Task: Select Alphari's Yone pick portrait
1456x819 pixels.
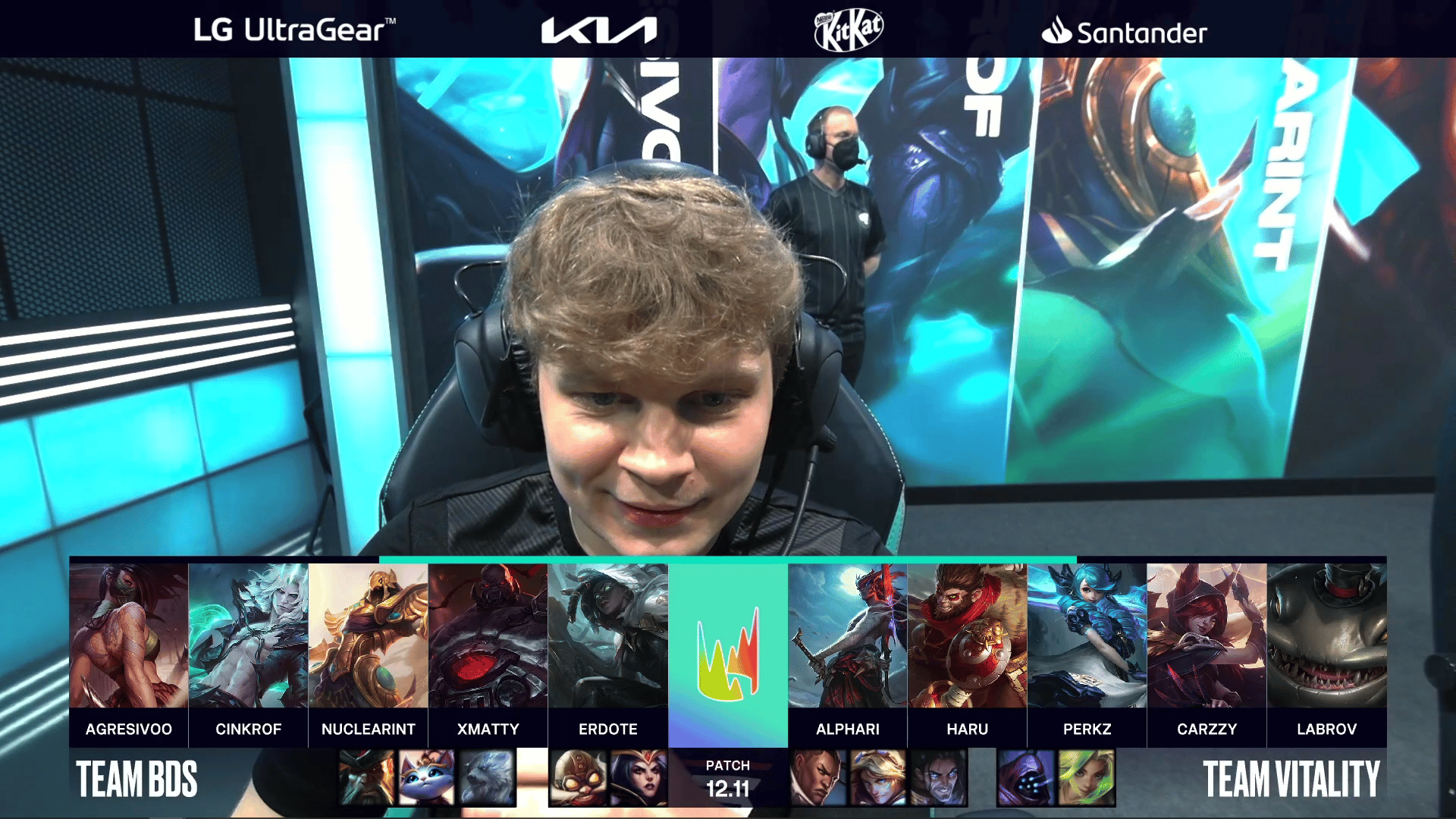Action: [848, 635]
